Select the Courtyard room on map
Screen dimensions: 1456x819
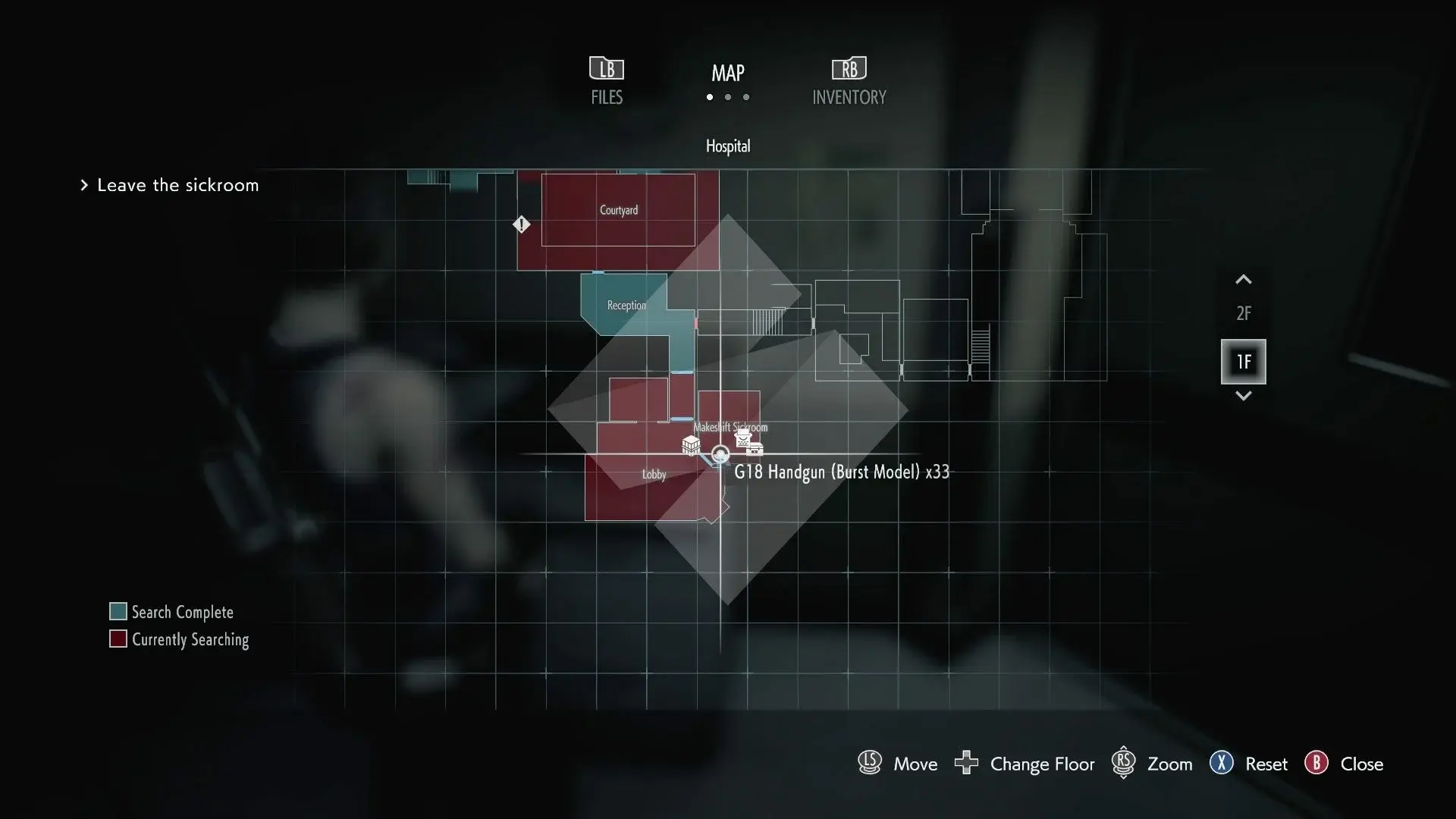coord(618,210)
